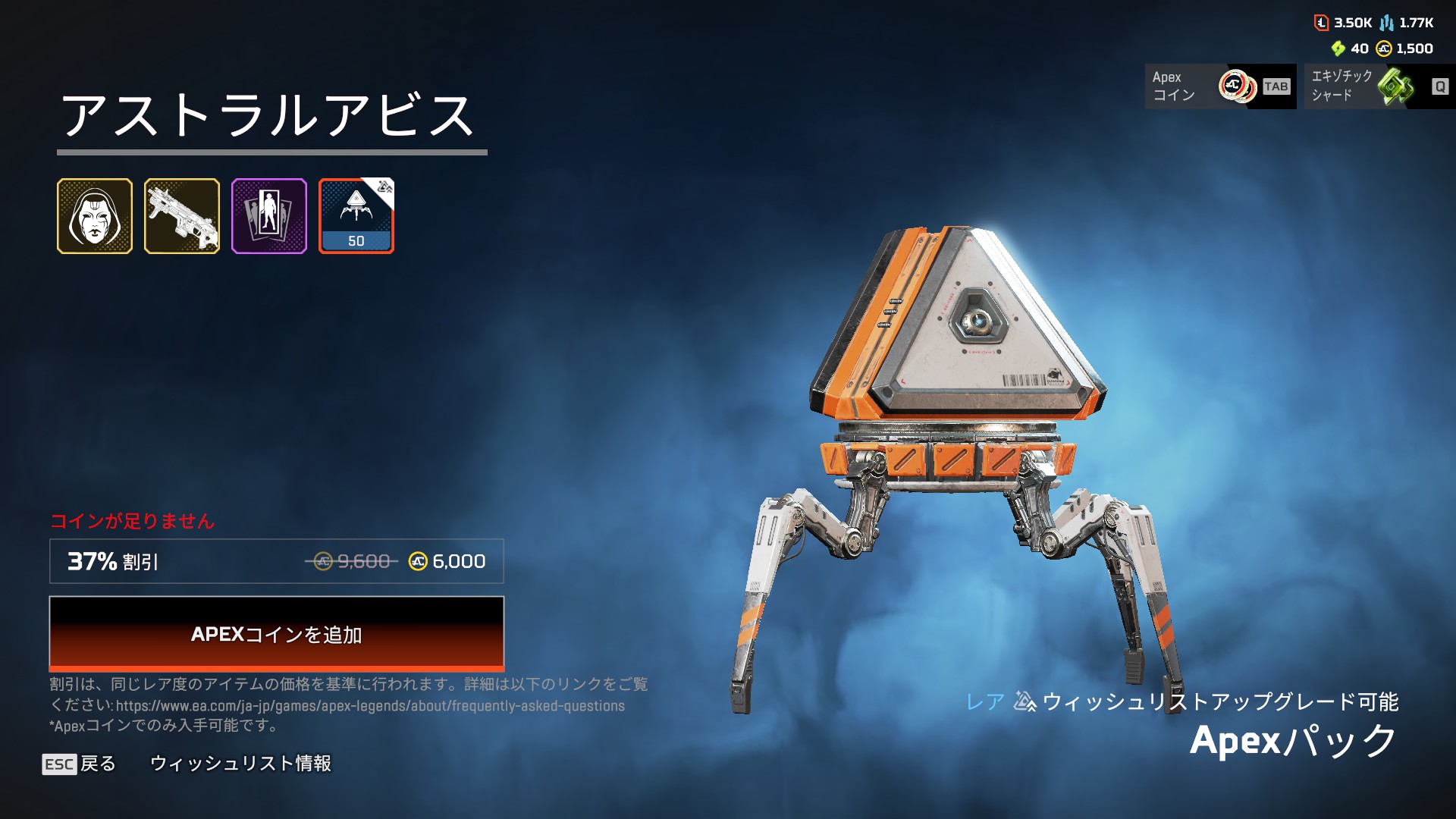Select the legend skin mask thumbnail
The height and width of the screenshot is (819, 1456).
click(95, 216)
